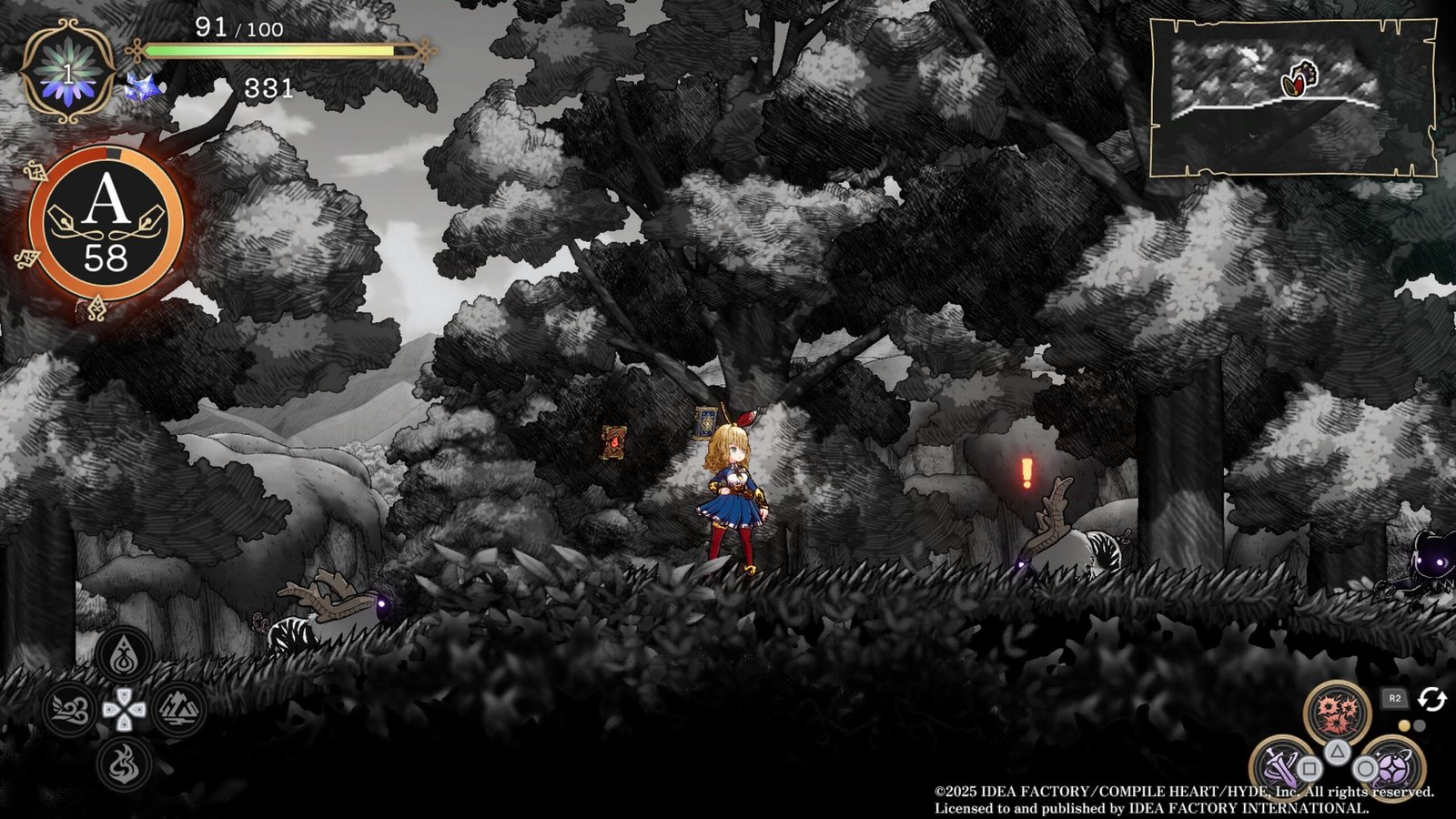The width and height of the screenshot is (1456, 819).
Task: Click the blue crystal currency icon
Action: click(x=146, y=88)
